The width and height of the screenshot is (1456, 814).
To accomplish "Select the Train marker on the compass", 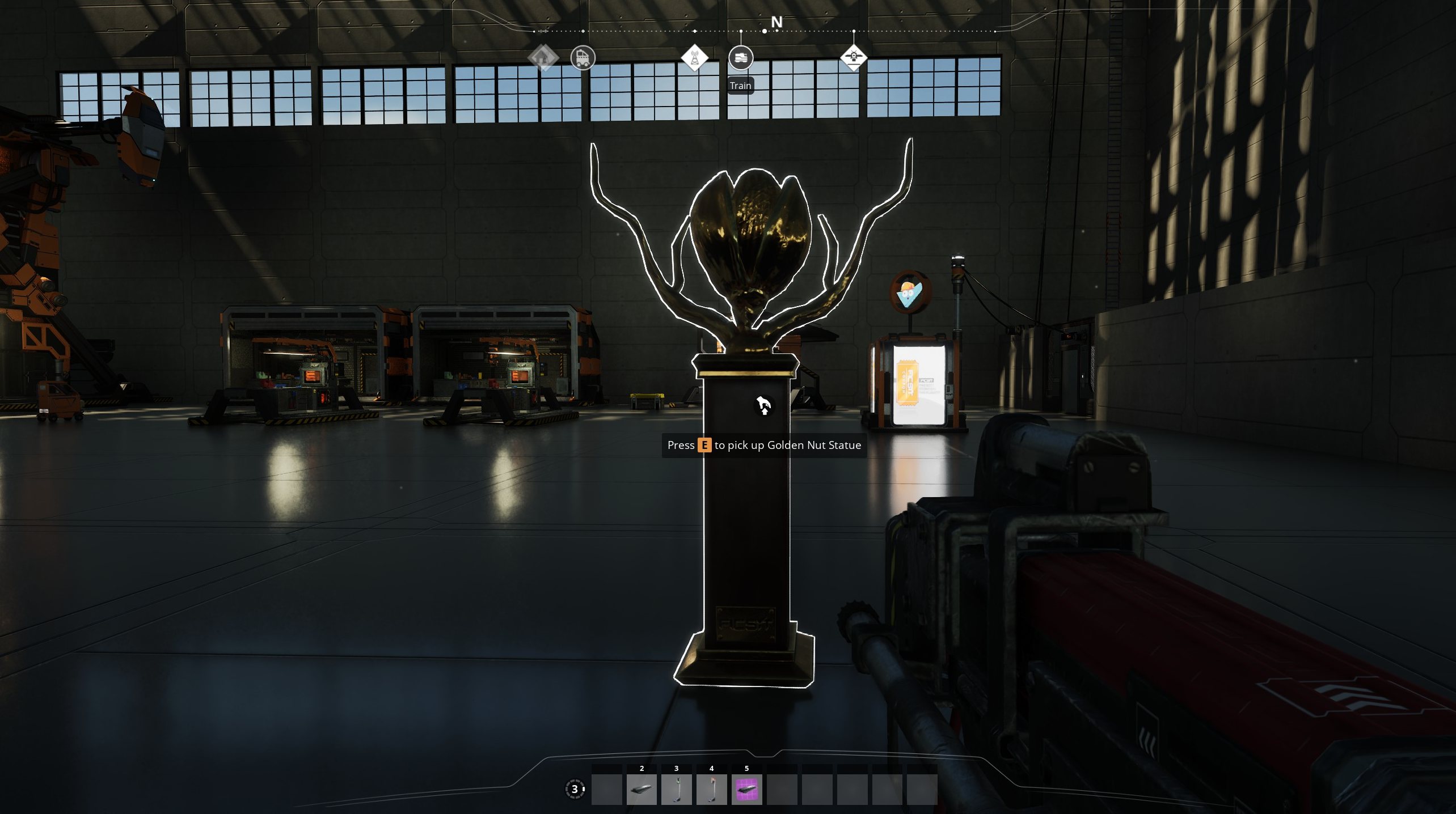I will [x=740, y=58].
